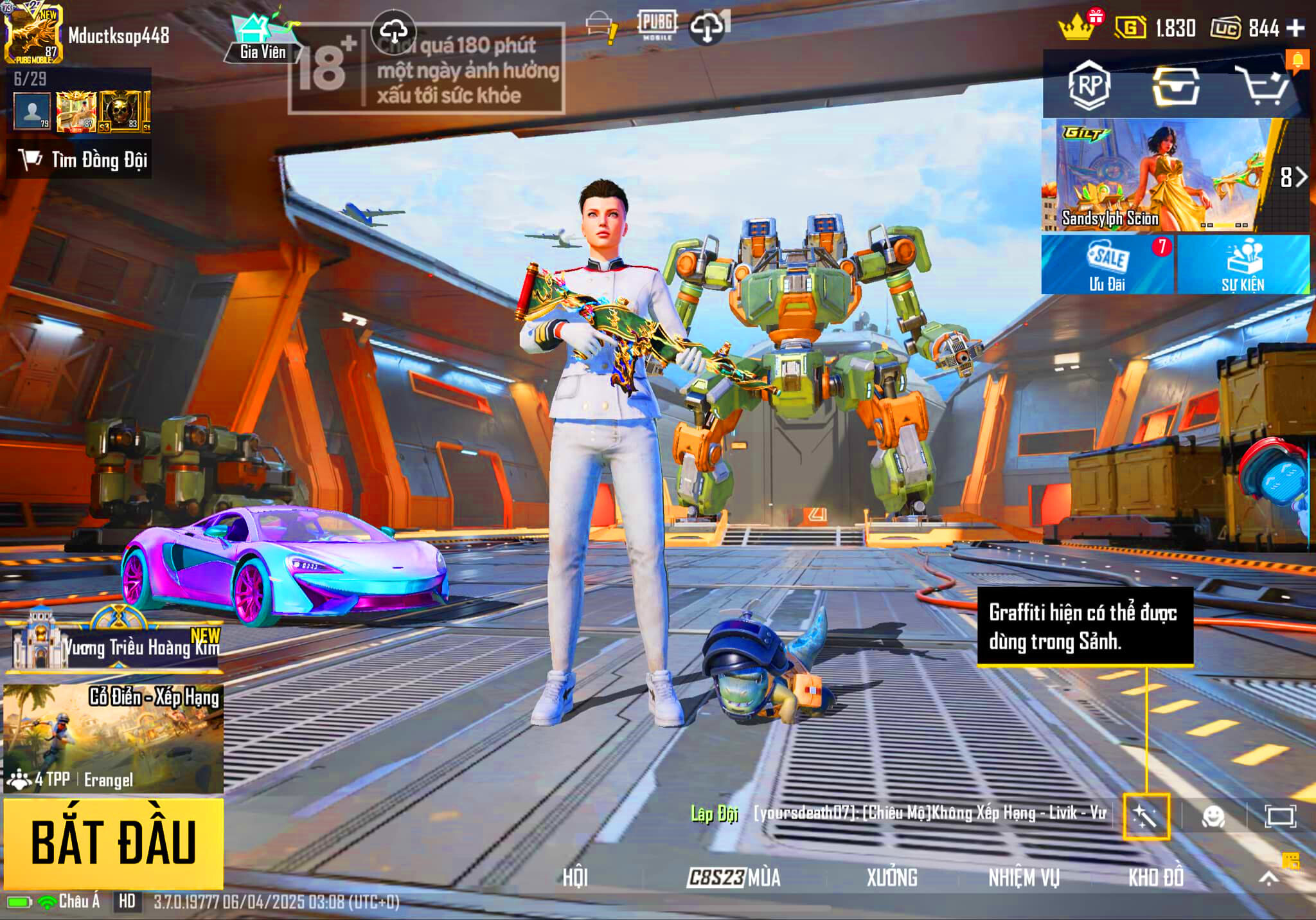Image resolution: width=1316 pixels, height=920 pixels.
Task: Select the graffiti spray icon
Action: [1146, 816]
